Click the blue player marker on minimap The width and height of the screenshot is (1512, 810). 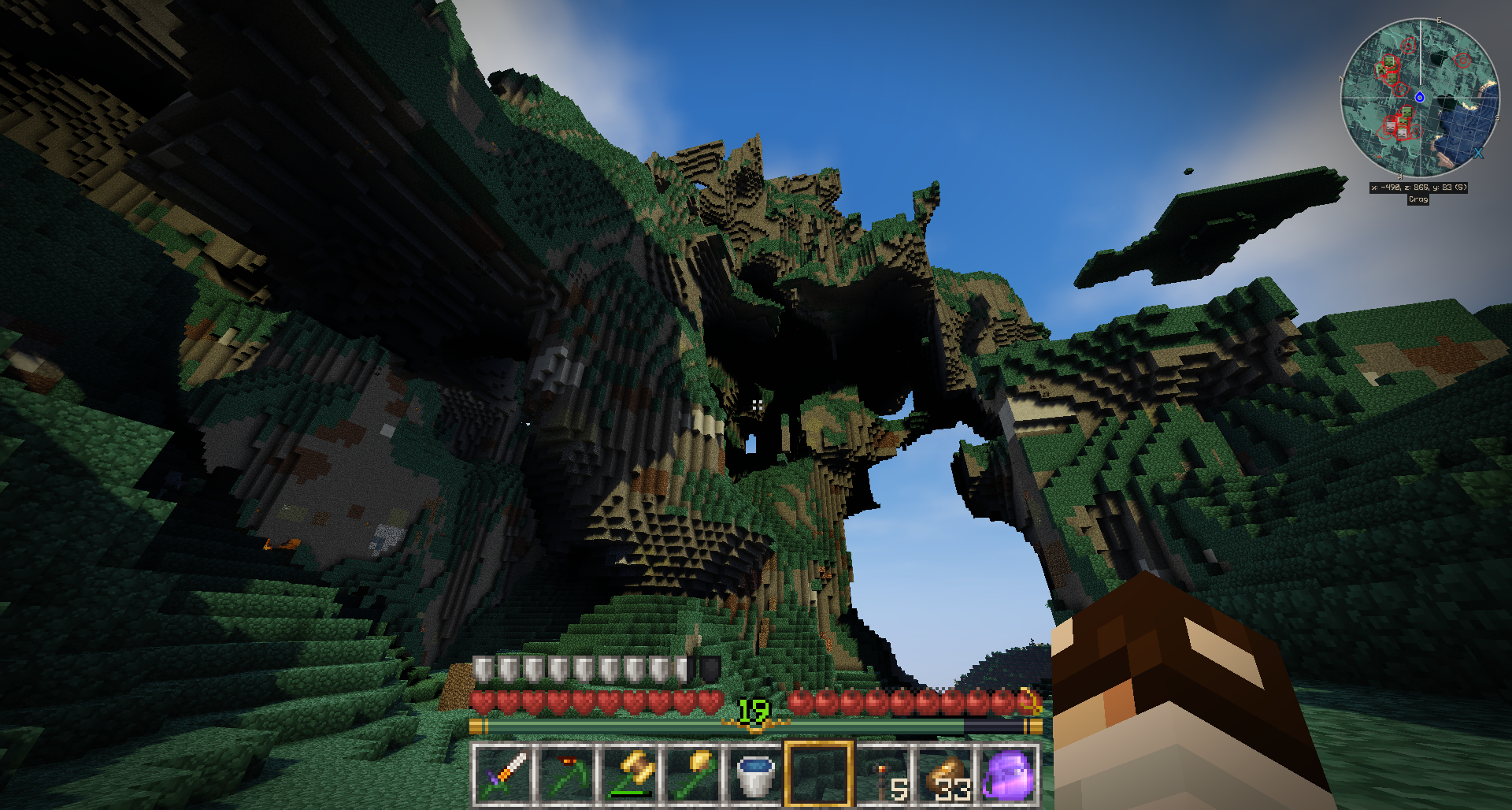1419,97
